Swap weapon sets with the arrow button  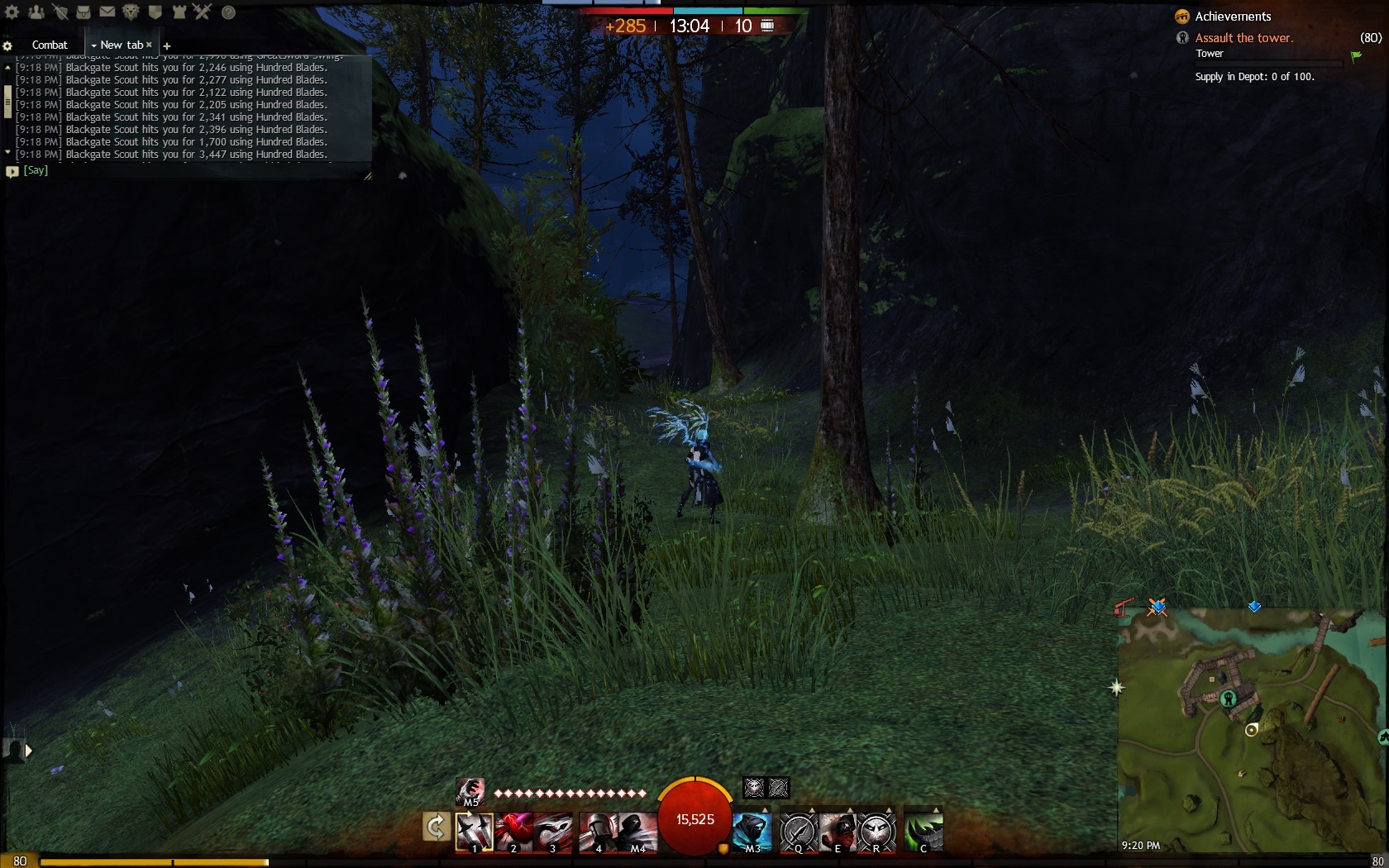436,826
